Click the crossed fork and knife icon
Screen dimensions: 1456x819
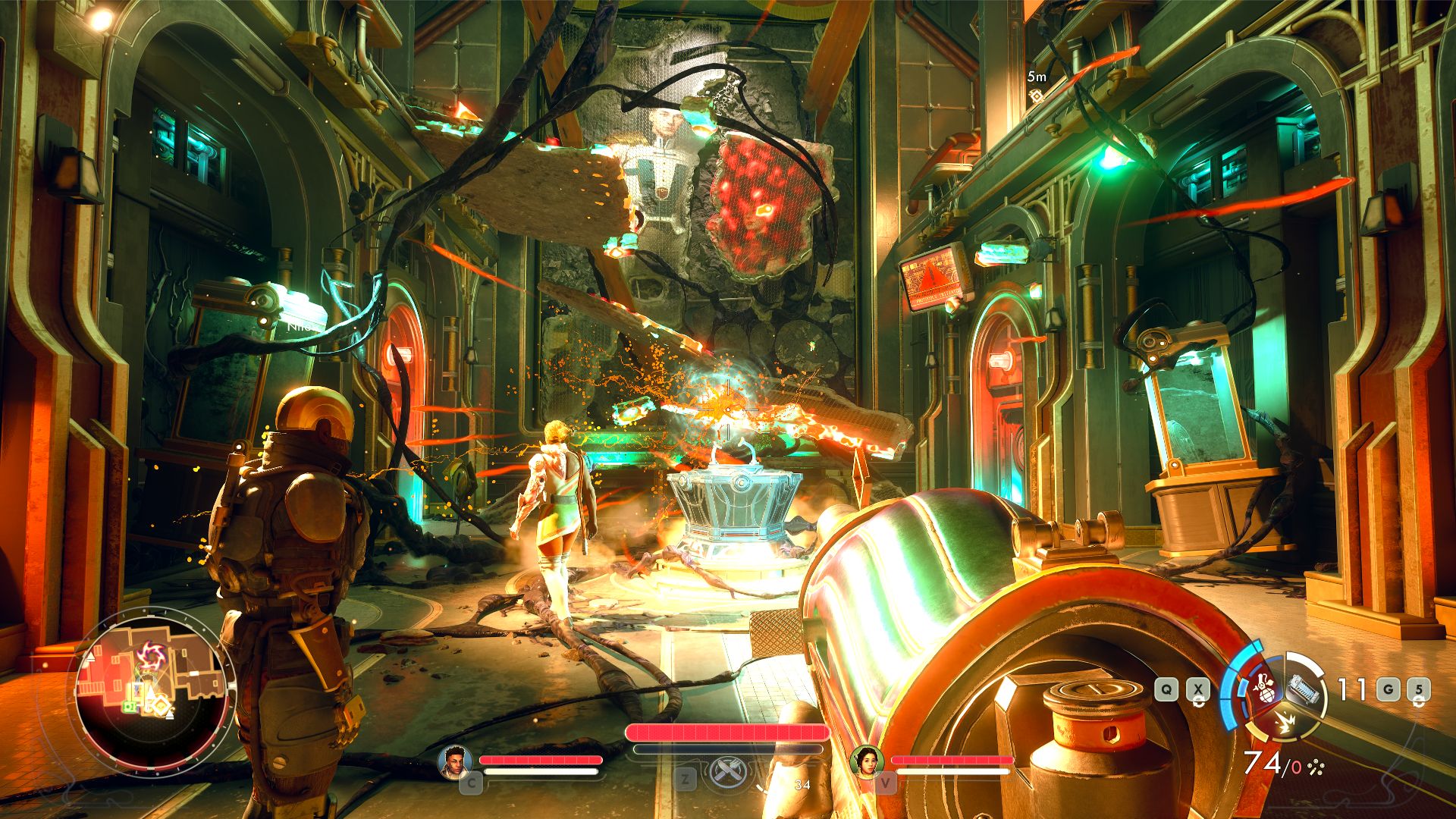729,772
